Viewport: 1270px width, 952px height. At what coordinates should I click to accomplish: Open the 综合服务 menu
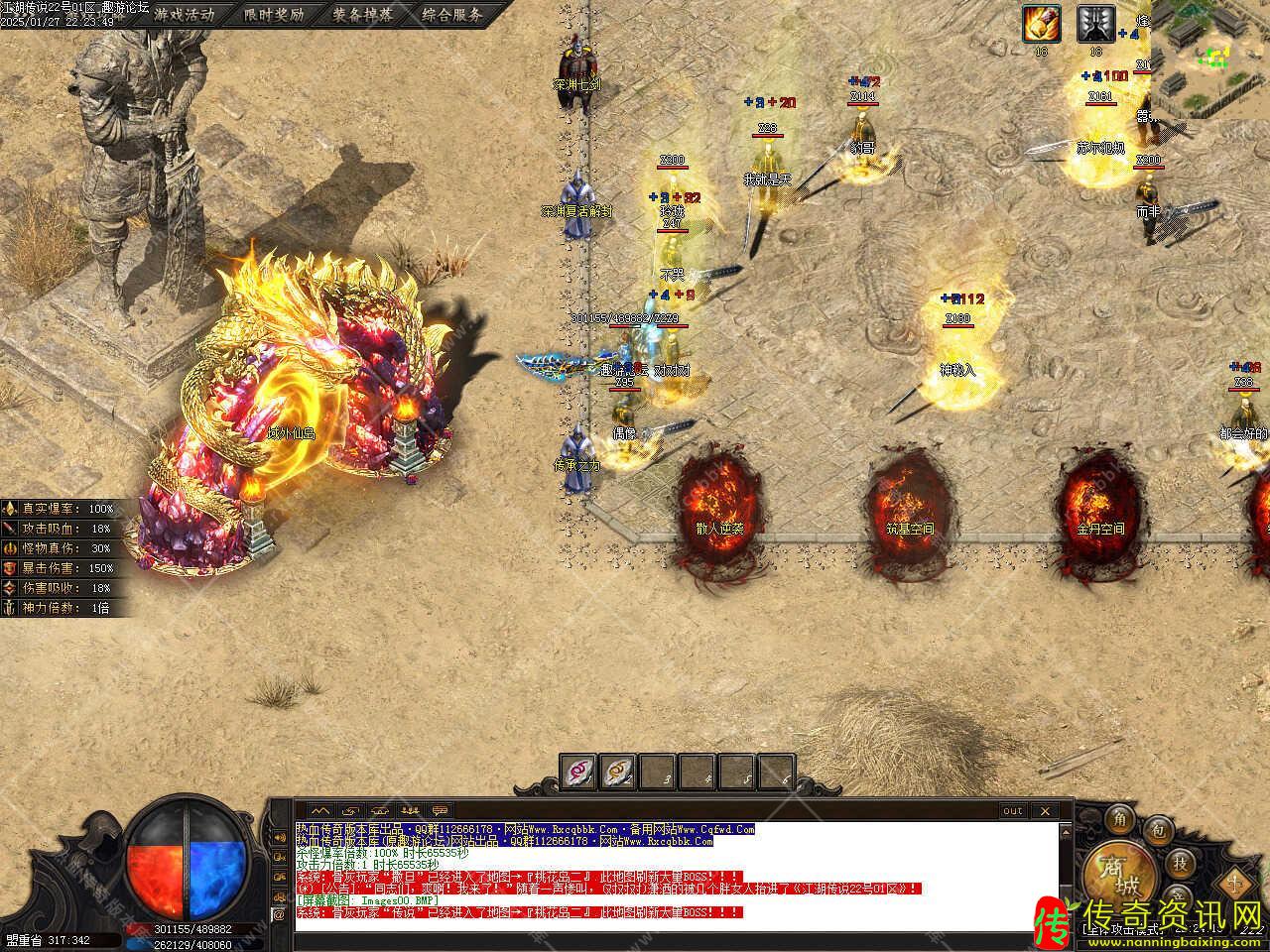point(452,14)
